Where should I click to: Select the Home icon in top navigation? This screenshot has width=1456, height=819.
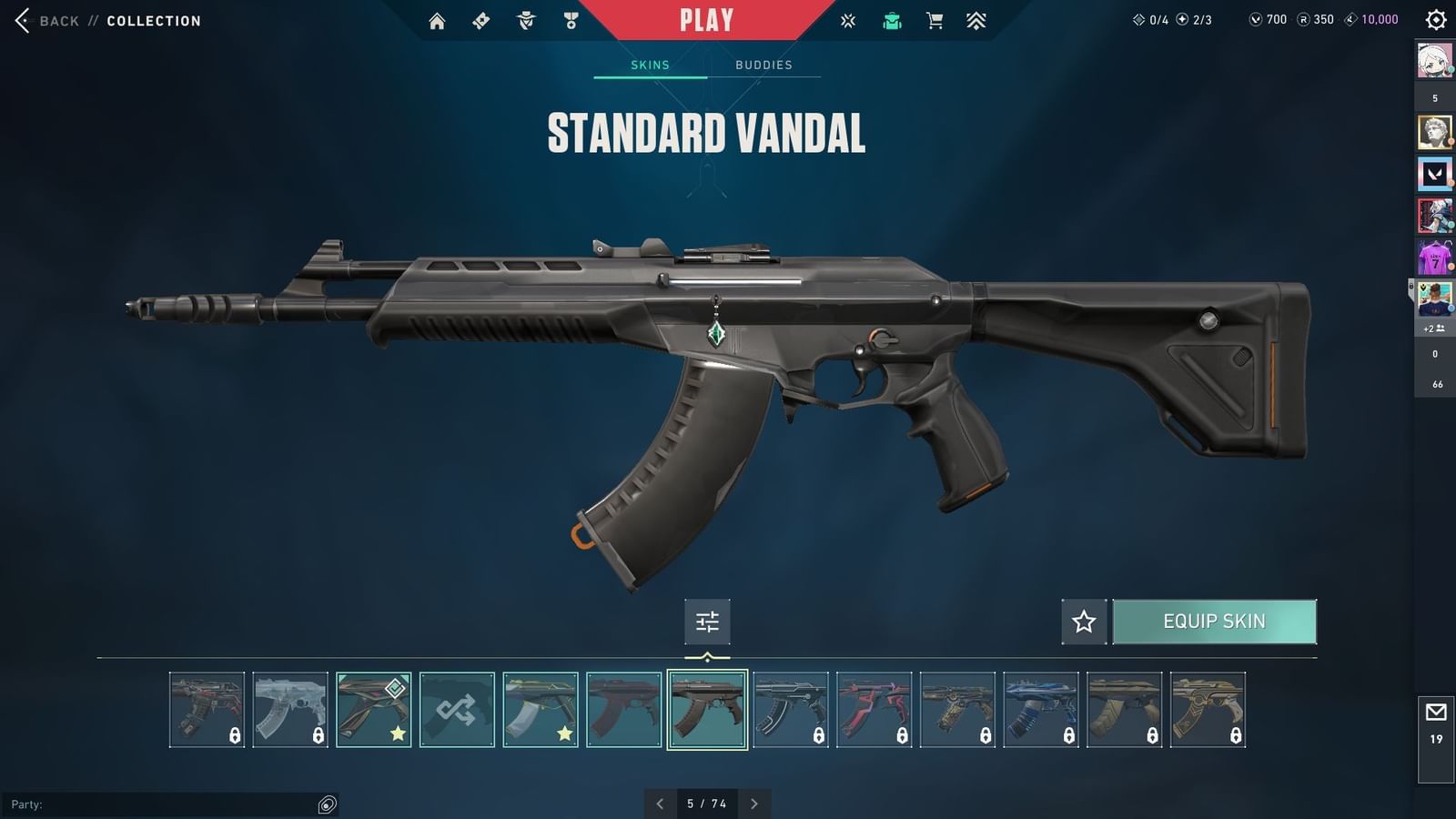437,20
